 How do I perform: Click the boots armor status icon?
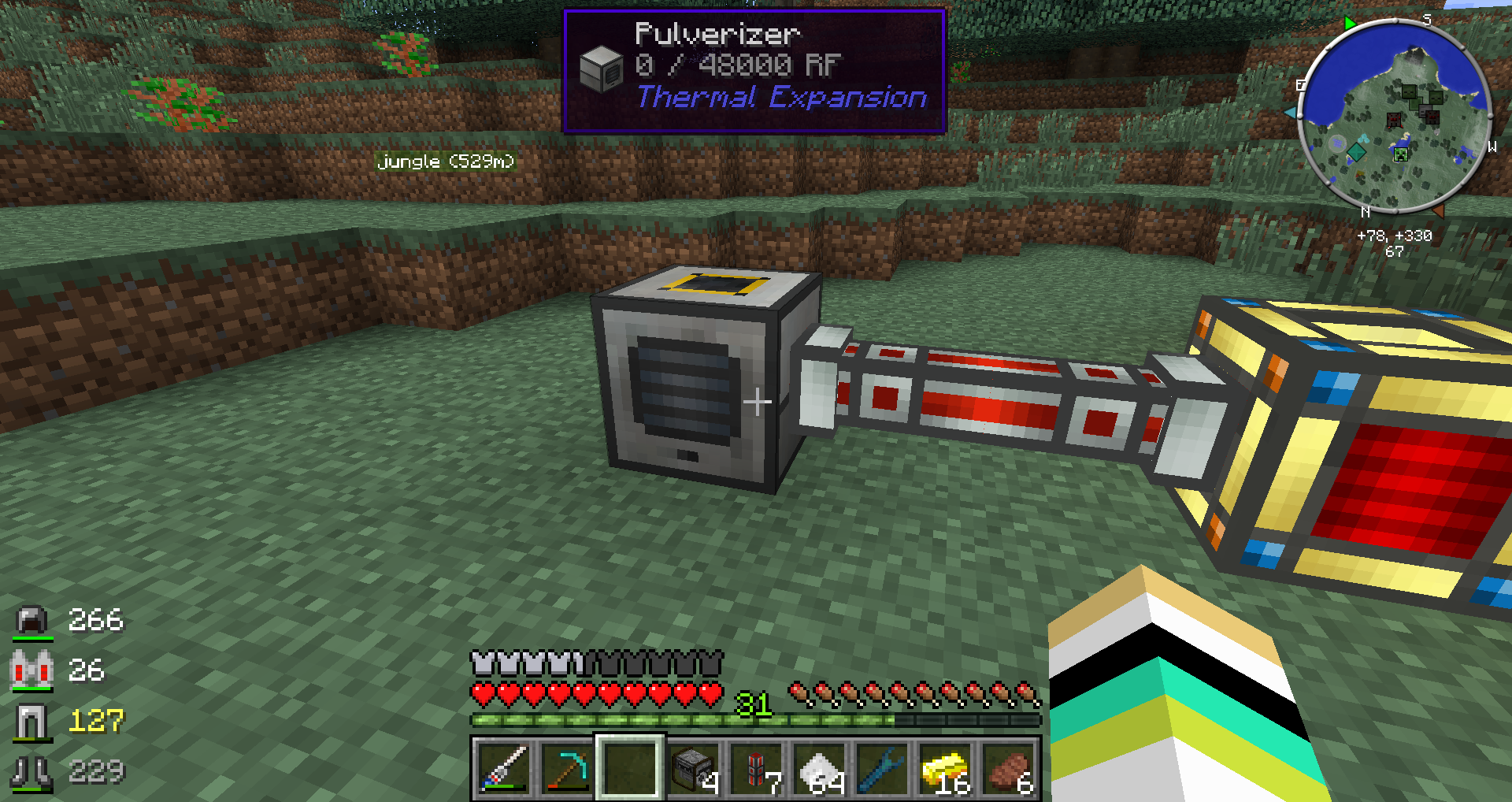point(31,771)
